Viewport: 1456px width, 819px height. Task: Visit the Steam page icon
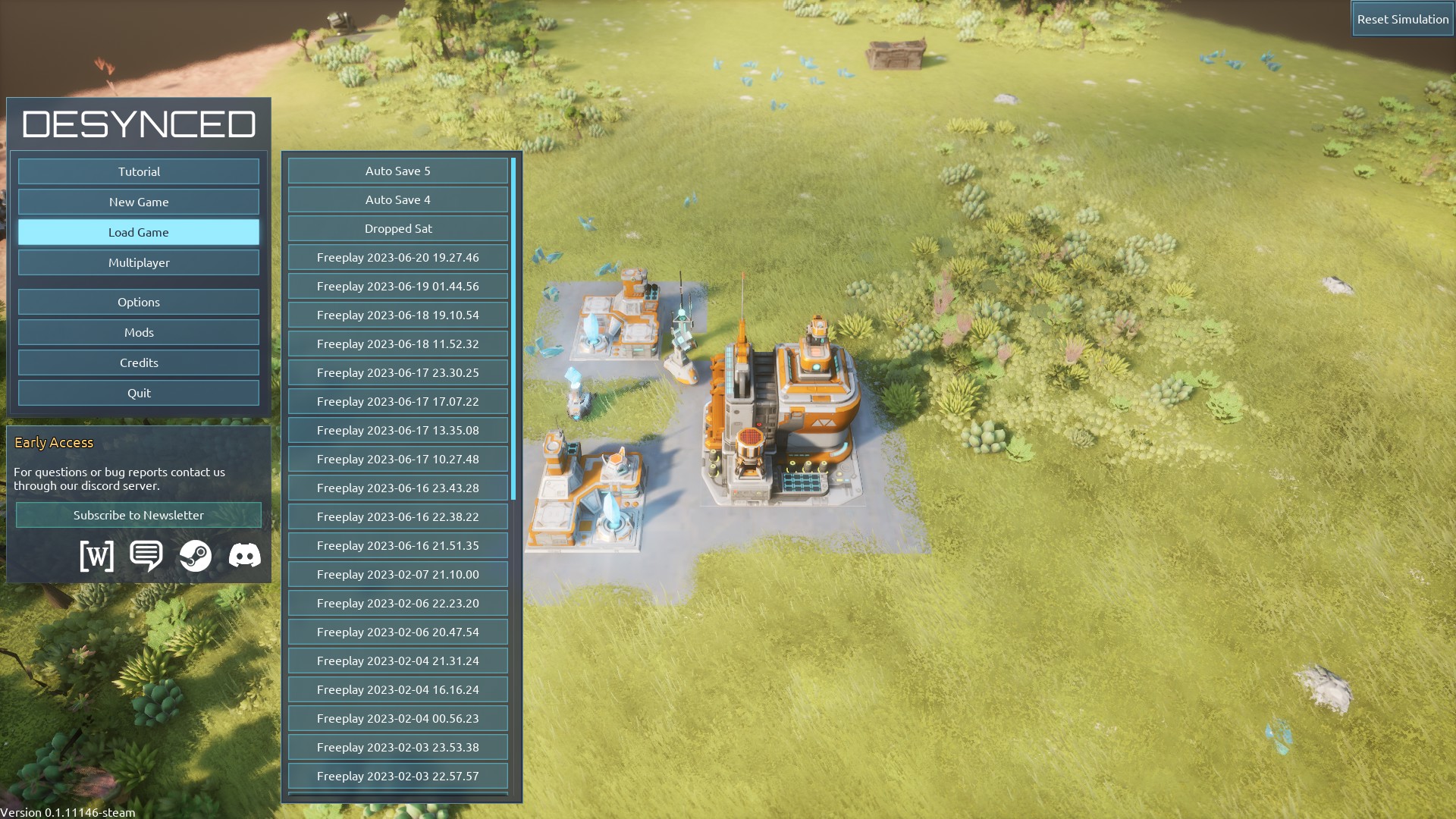[x=196, y=556]
